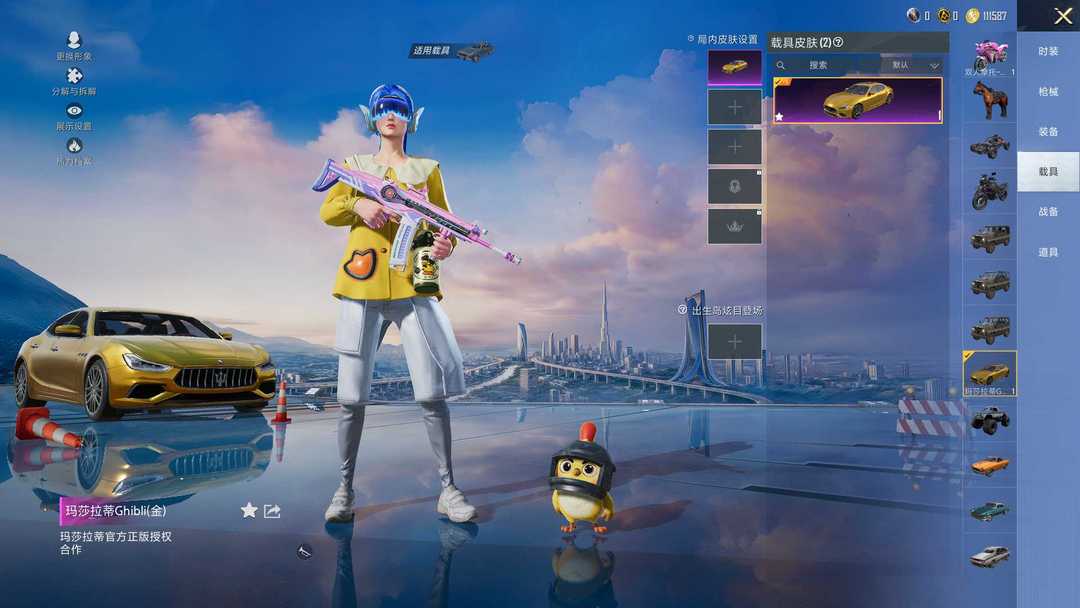Image resolution: width=1080 pixels, height=608 pixels.
Task: Select the gold Maserati skin card
Action: click(x=858, y=100)
